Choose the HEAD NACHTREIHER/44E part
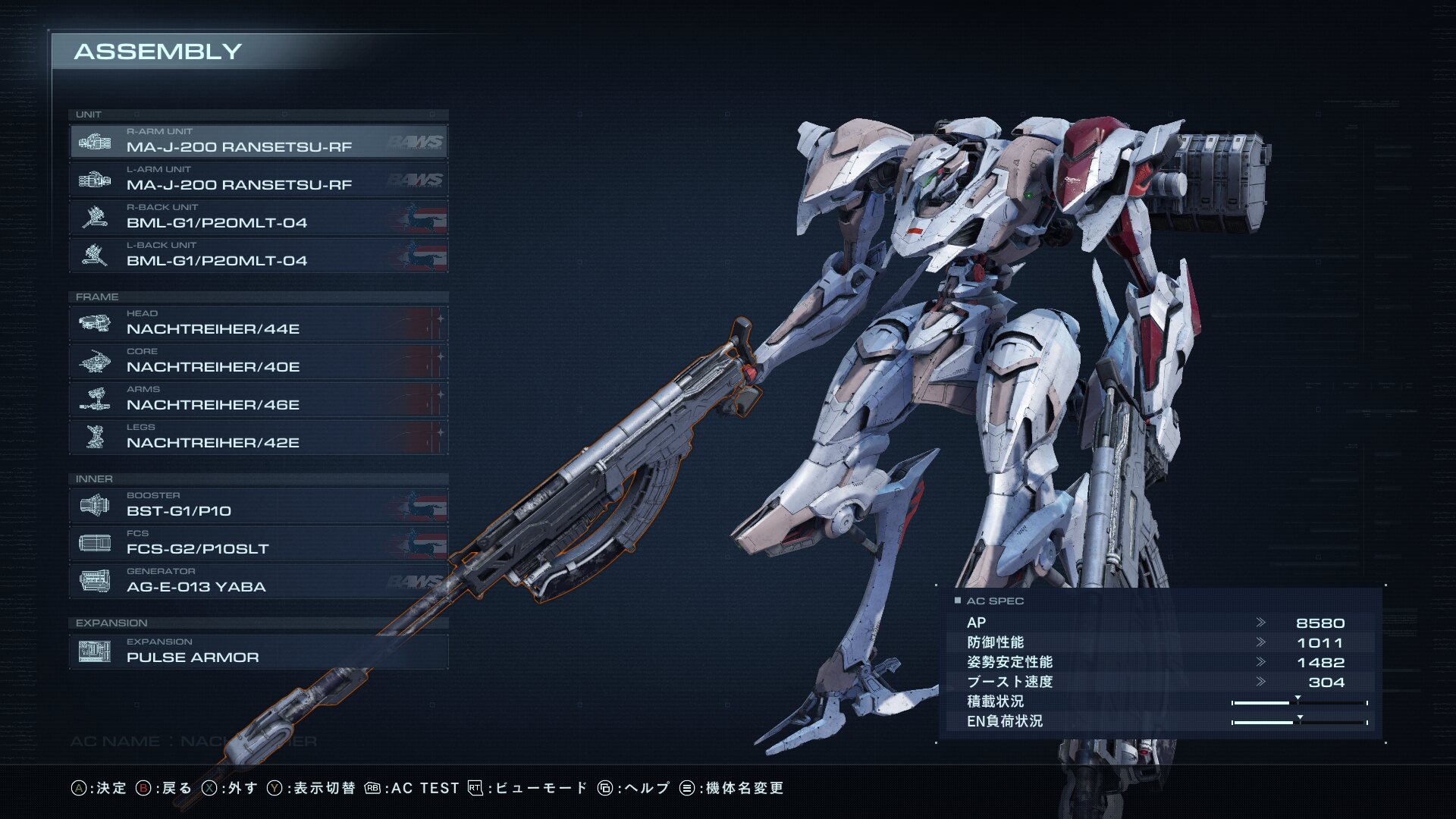The height and width of the screenshot is (819, 1456). click(x=258, y=324)
